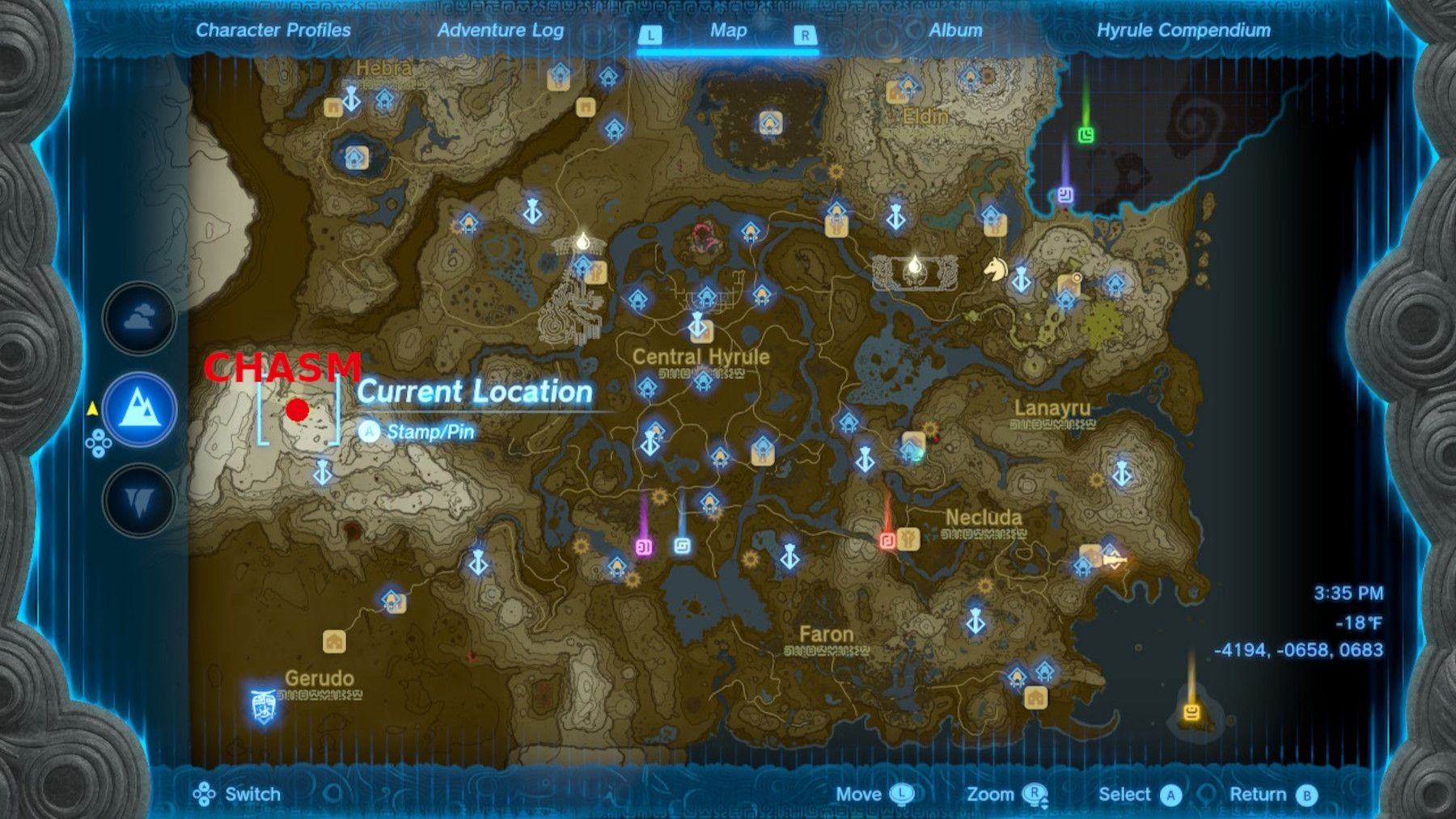
Task: Select the purple pin near Eldin coast
Action: tap(1065, 195)
